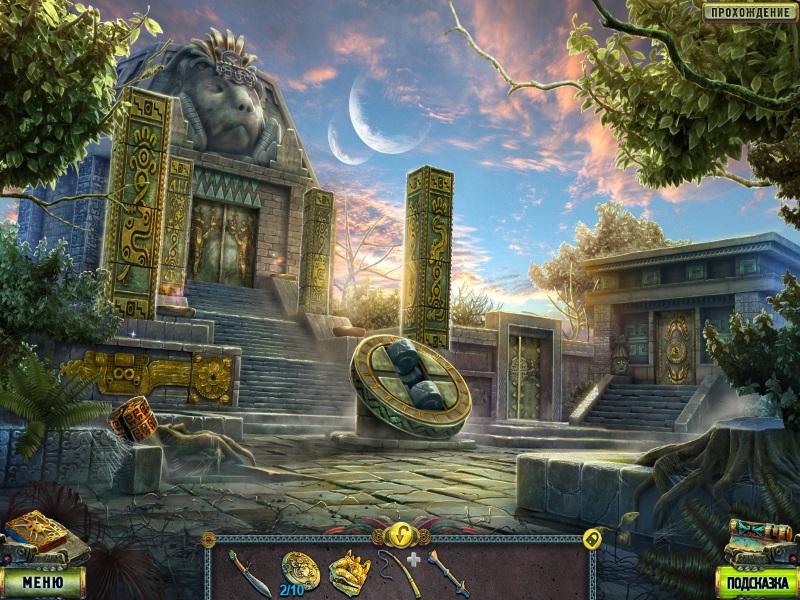This screenshot has height=600, width=800.
Task: Select the curved dagger in inventory
Action: 248,573
